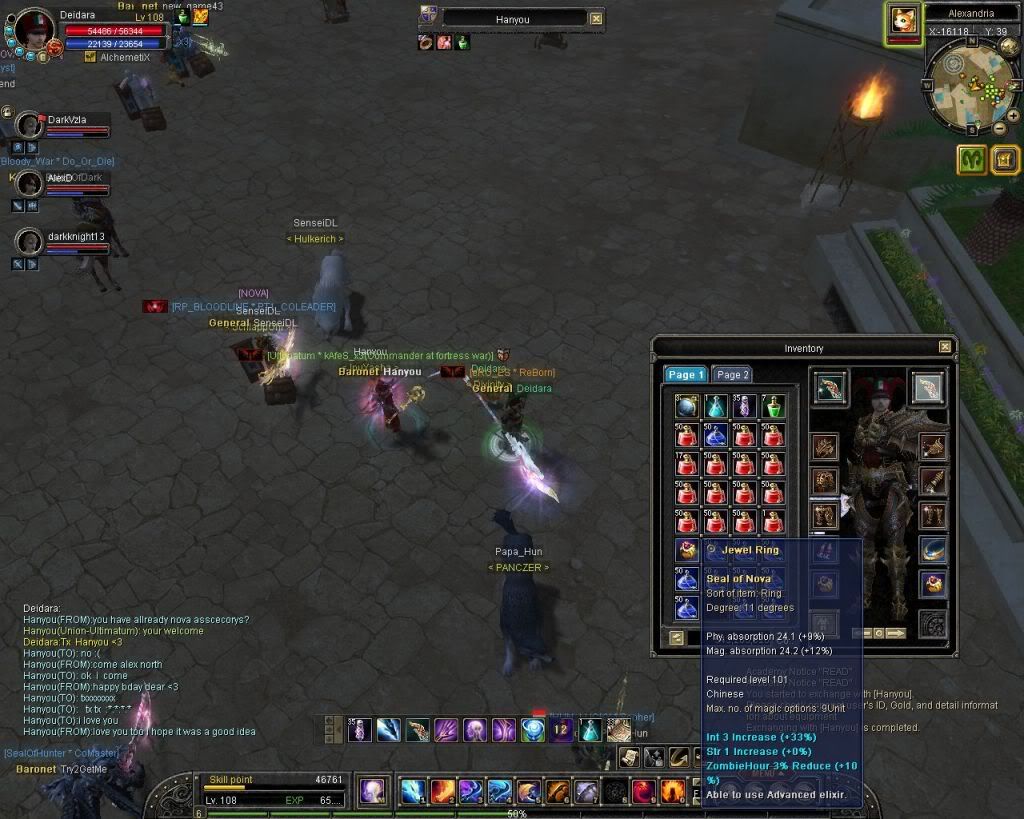Screen dimensions: 1024x819
Task: Switch to inventory Page 2
Action: [732, 375]
